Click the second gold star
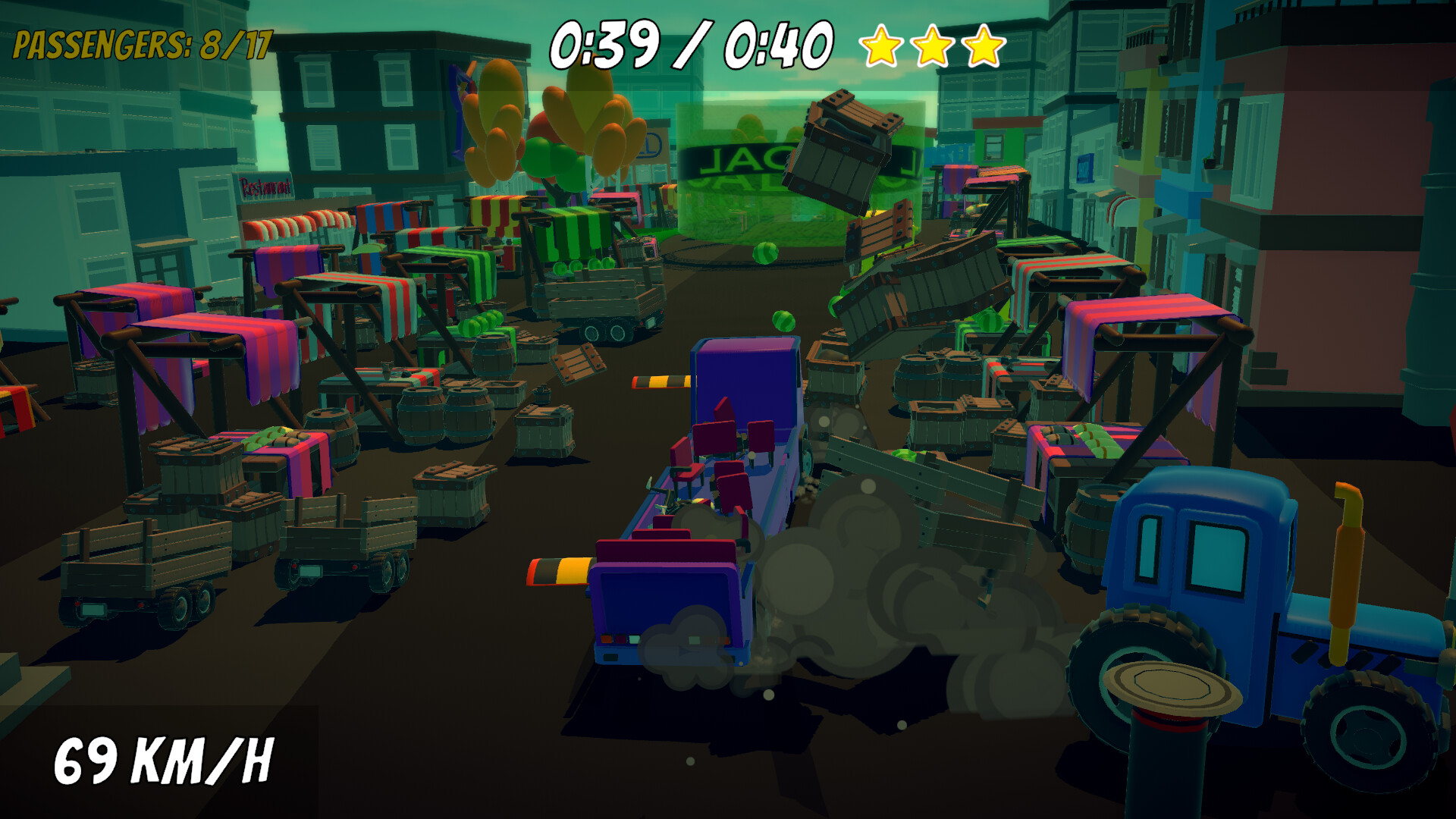 [934, 47]
